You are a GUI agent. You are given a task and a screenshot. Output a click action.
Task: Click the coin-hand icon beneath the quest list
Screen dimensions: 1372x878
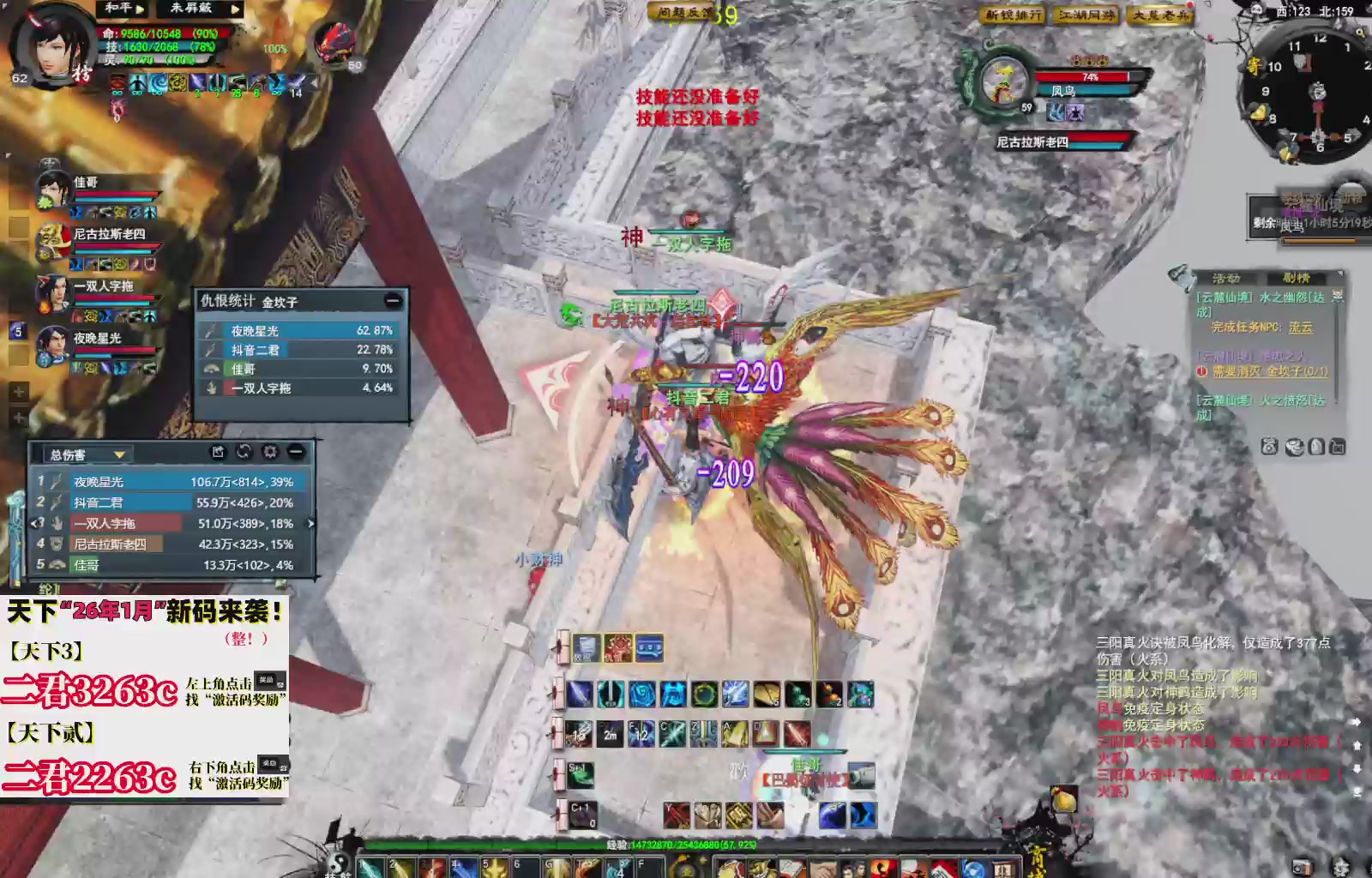pyautogui.click(x=1295, y=447)
